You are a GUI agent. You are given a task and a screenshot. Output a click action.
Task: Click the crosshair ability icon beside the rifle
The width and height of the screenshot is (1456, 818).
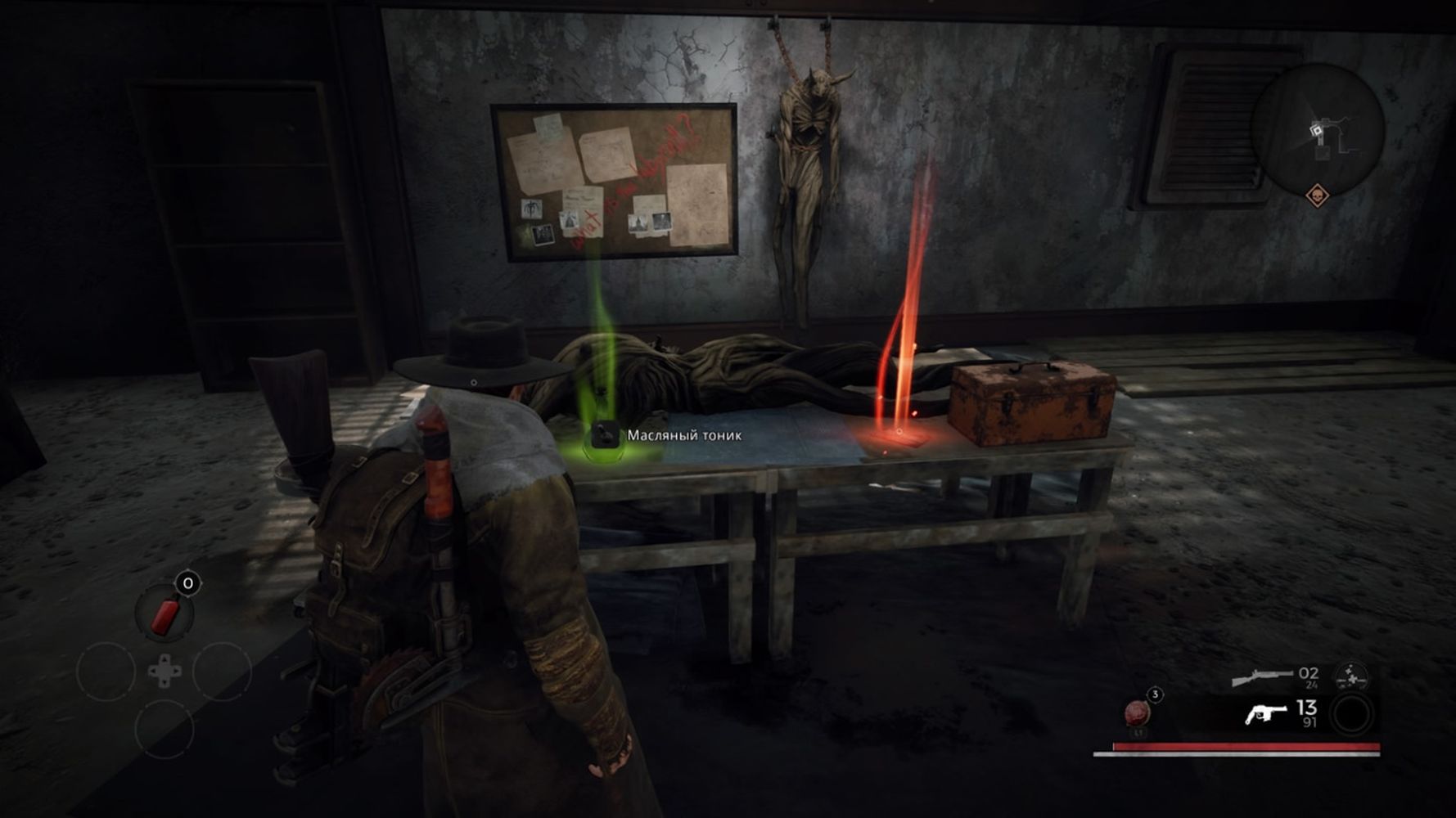[1350, 678]
